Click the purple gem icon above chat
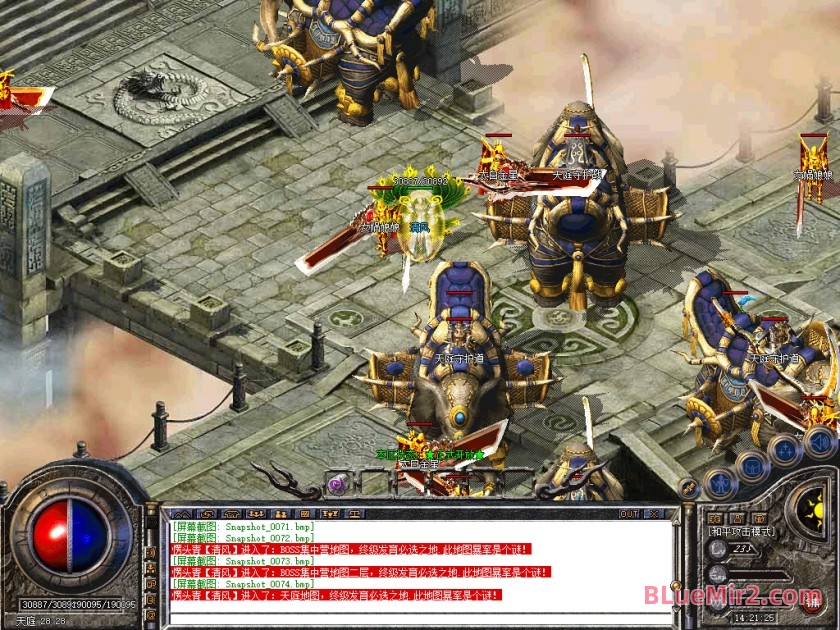840x630 pixels. (x=337, y=484)
